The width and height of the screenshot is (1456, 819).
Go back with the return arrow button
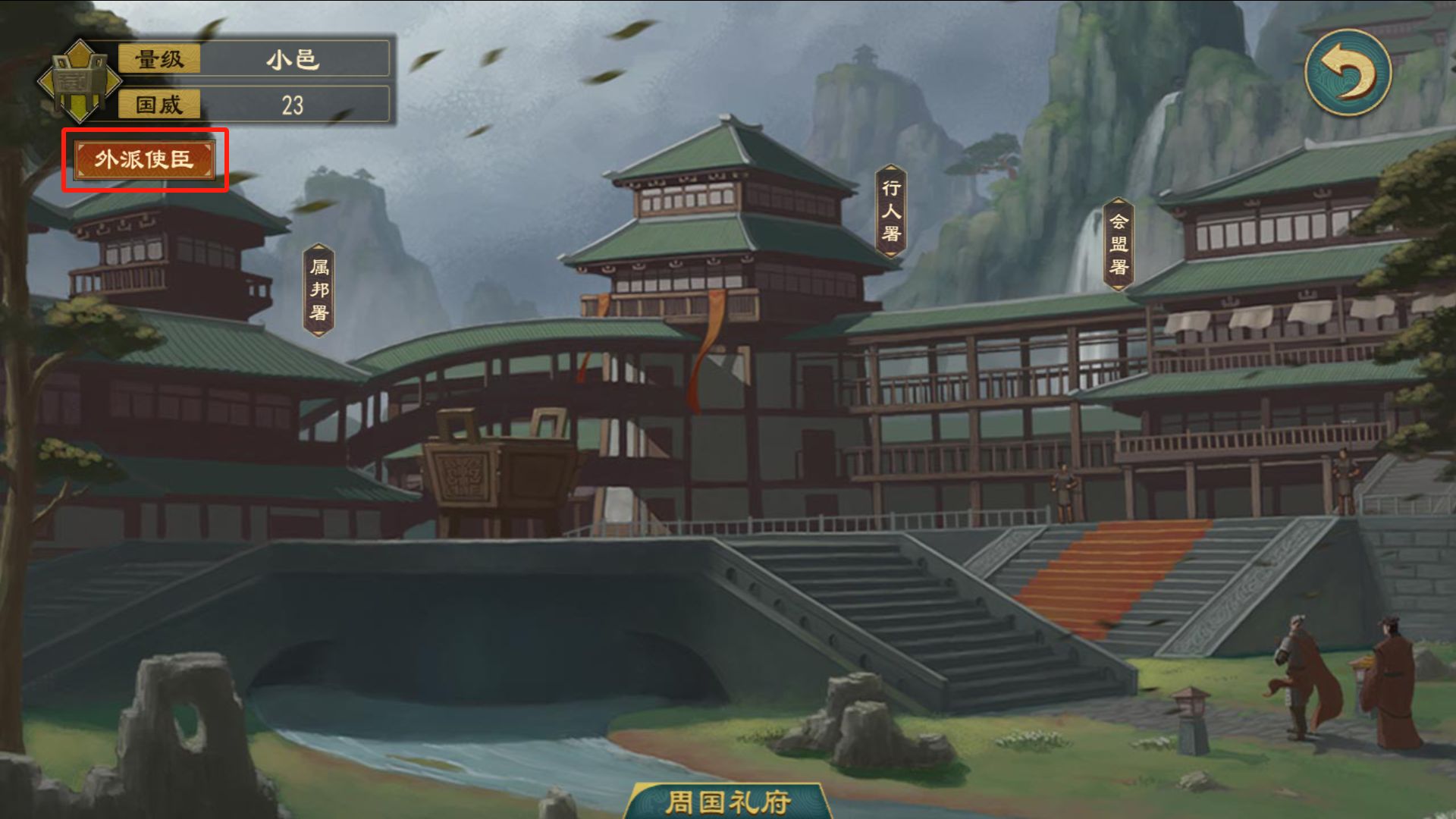click(1348, 73)
